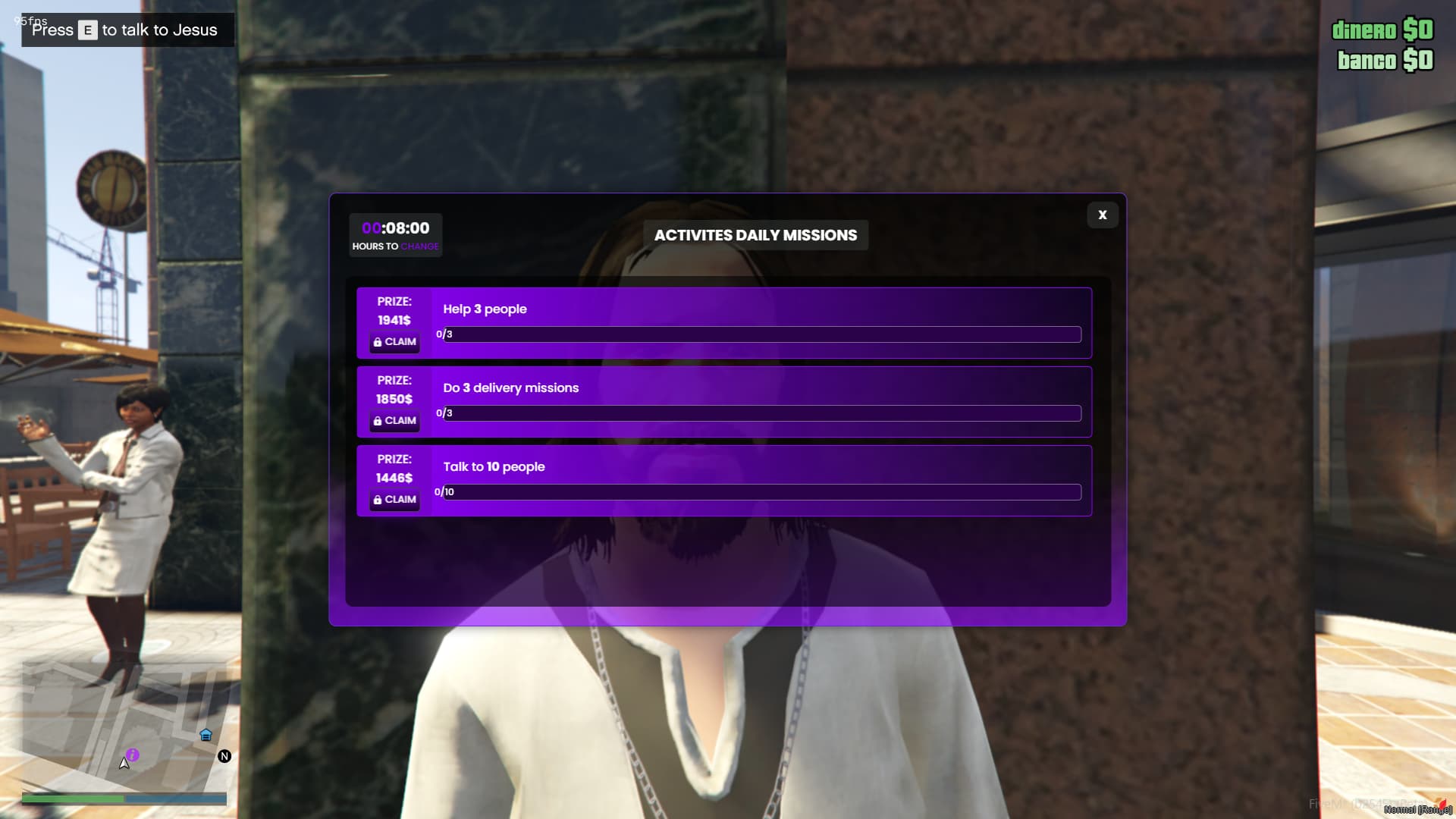Click the lock icon on the 1850$ CLAIM button

pyautogui.click(x=378, y=421)
